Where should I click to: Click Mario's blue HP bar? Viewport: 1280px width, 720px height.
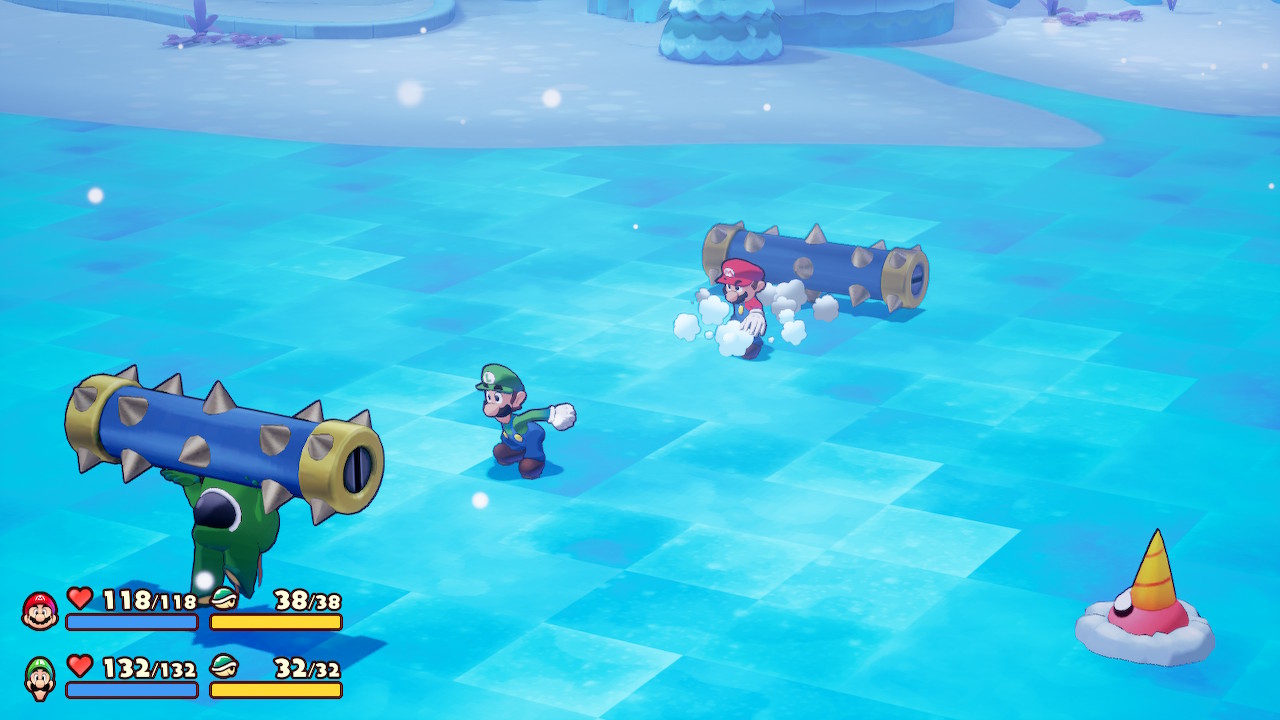pos(130,622)
